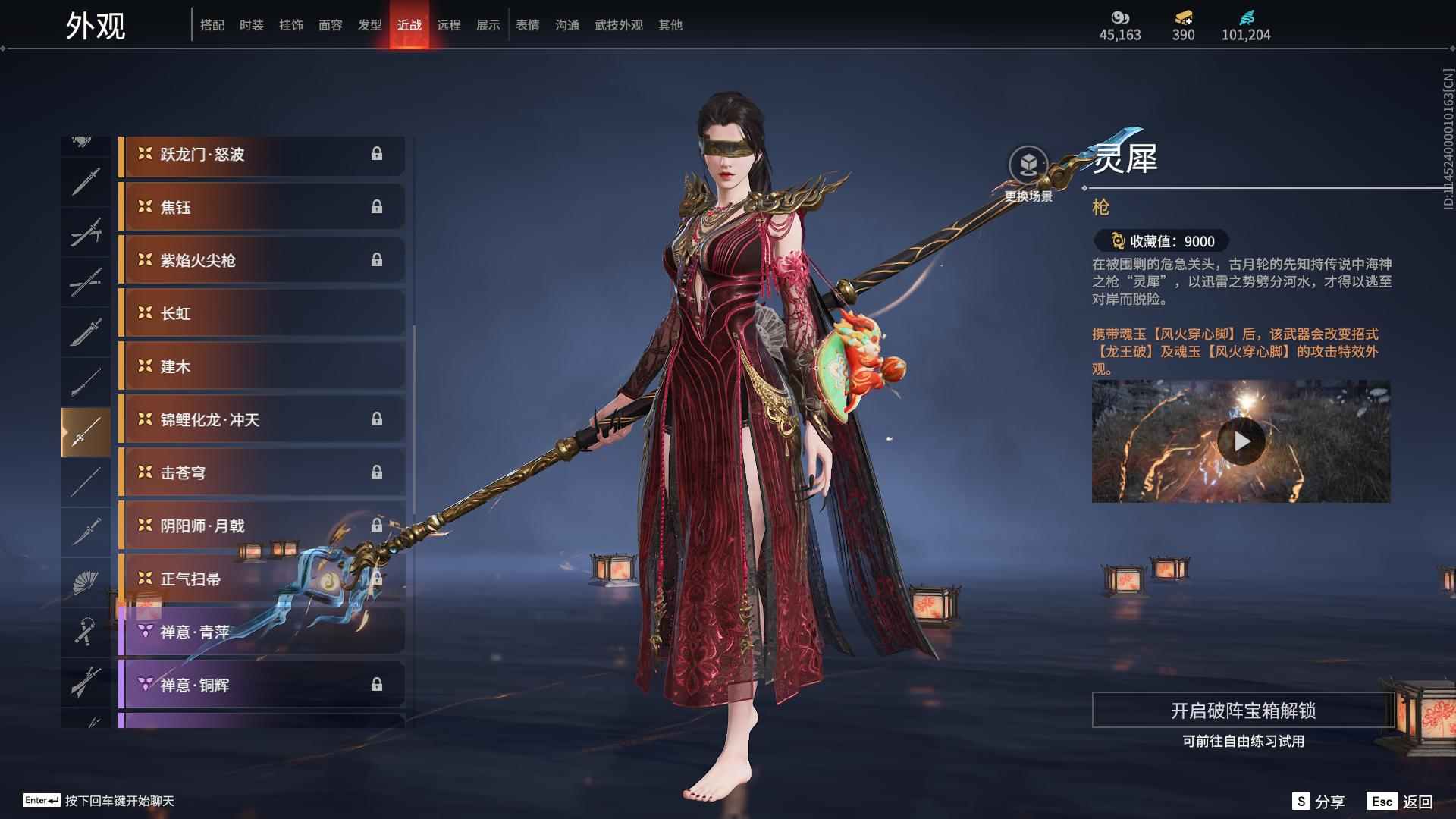Select the 面容 tab

[x=330, y=25]
